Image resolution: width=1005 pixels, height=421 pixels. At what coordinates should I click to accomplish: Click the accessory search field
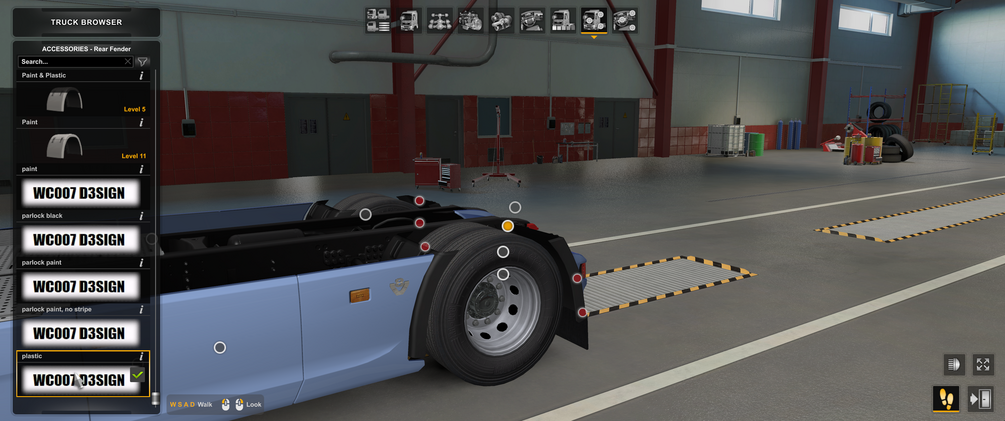pos(72,62)
